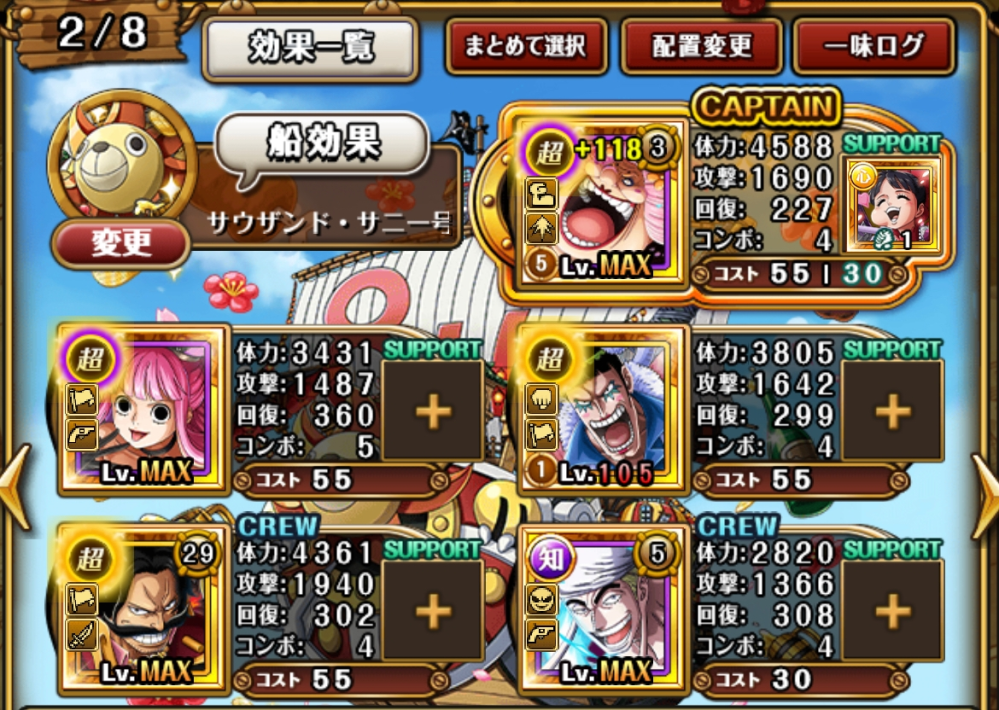Click the red 変更 ship change button
This screenshot has height=710, width=999.
(x=121, y=244)
